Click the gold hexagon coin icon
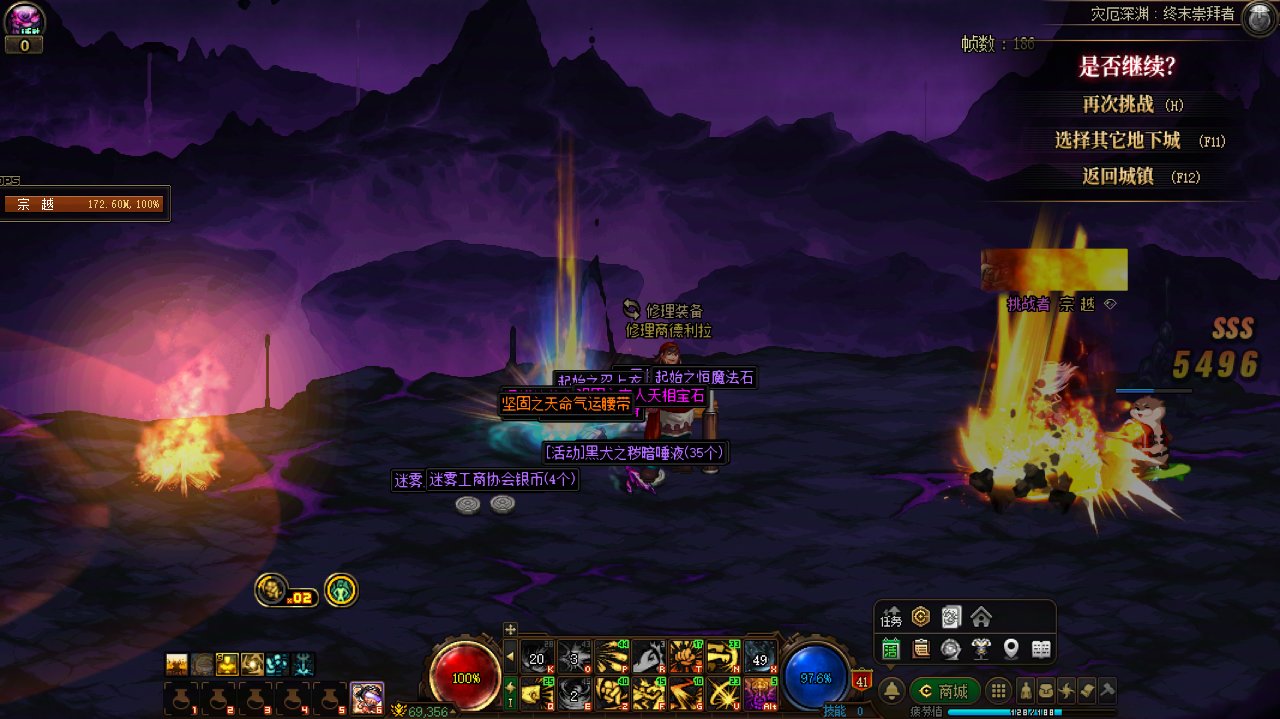Image resolution: width=1280 pixels, height=719 pixels. tap(920, 617)
